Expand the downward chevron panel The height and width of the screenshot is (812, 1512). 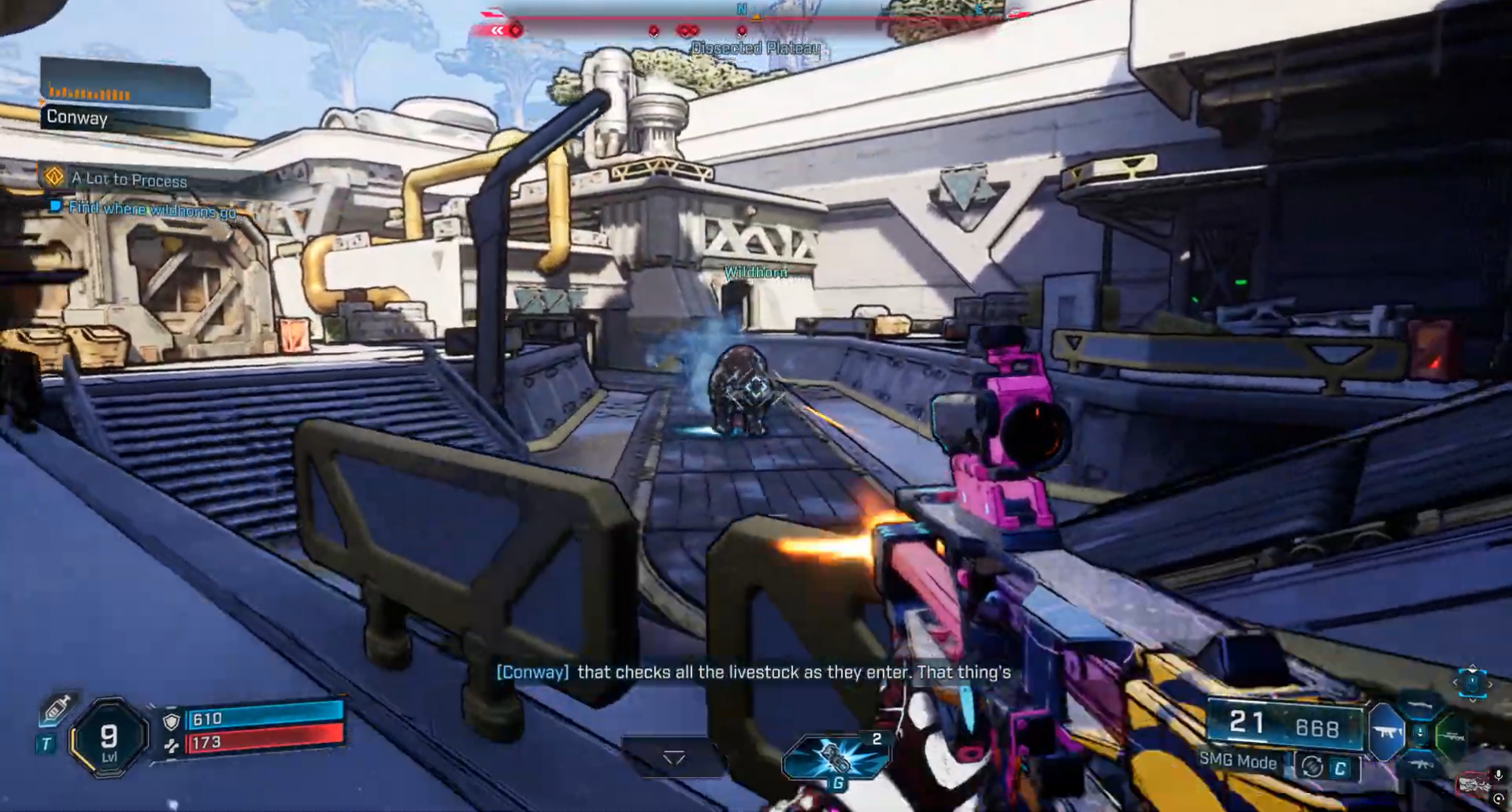point(674,758)
